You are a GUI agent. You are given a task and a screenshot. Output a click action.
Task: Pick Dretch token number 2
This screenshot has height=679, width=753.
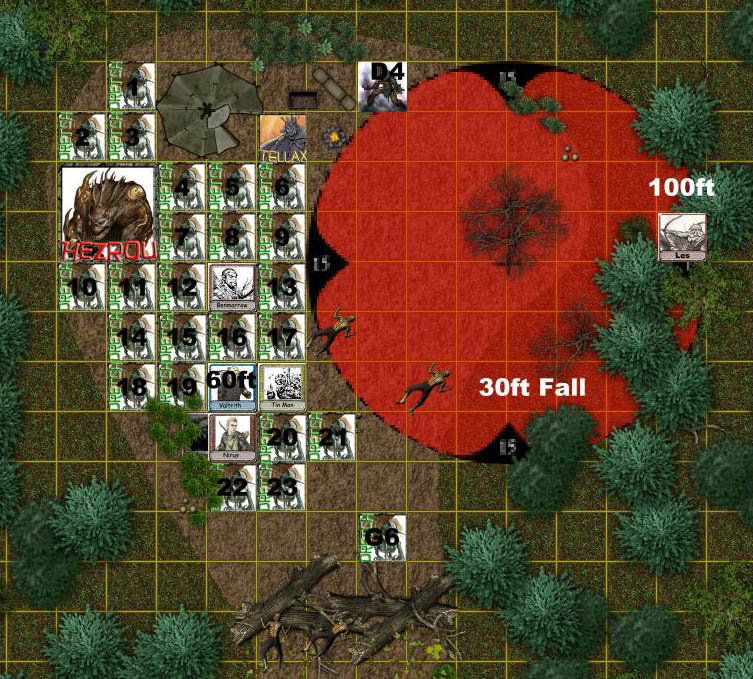83,137
